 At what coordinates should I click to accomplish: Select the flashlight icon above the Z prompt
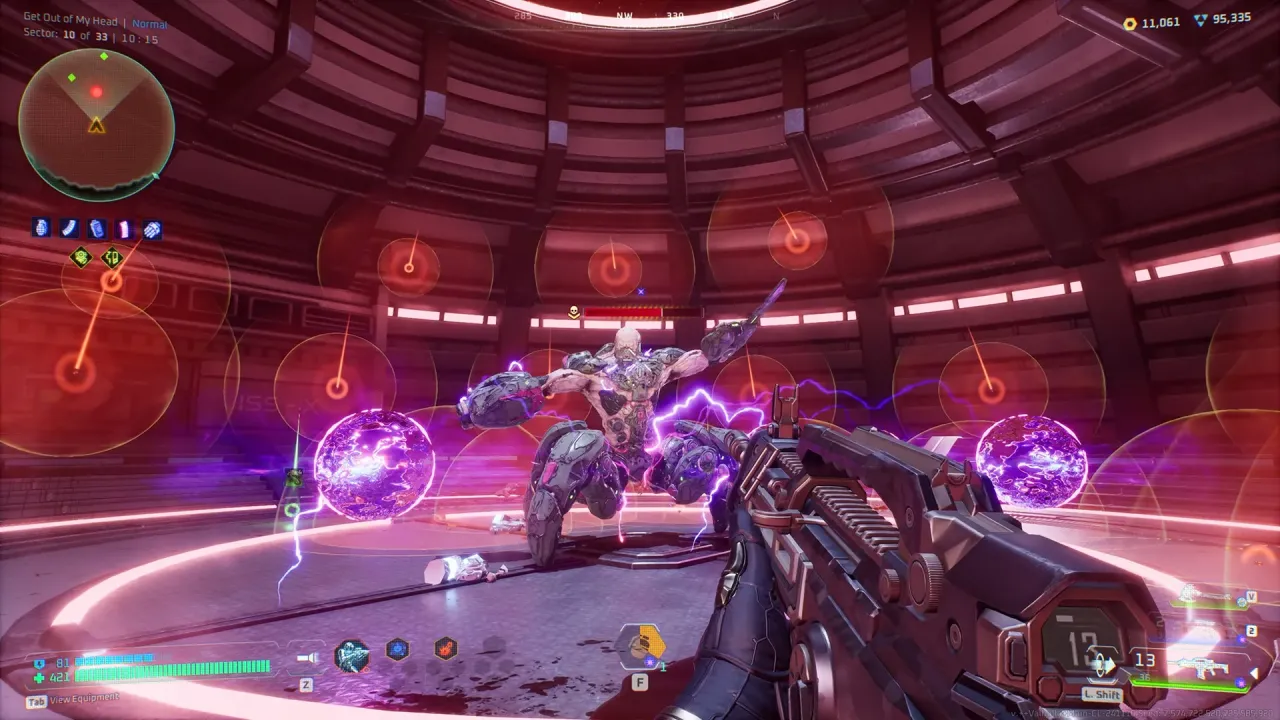point(308,657)
